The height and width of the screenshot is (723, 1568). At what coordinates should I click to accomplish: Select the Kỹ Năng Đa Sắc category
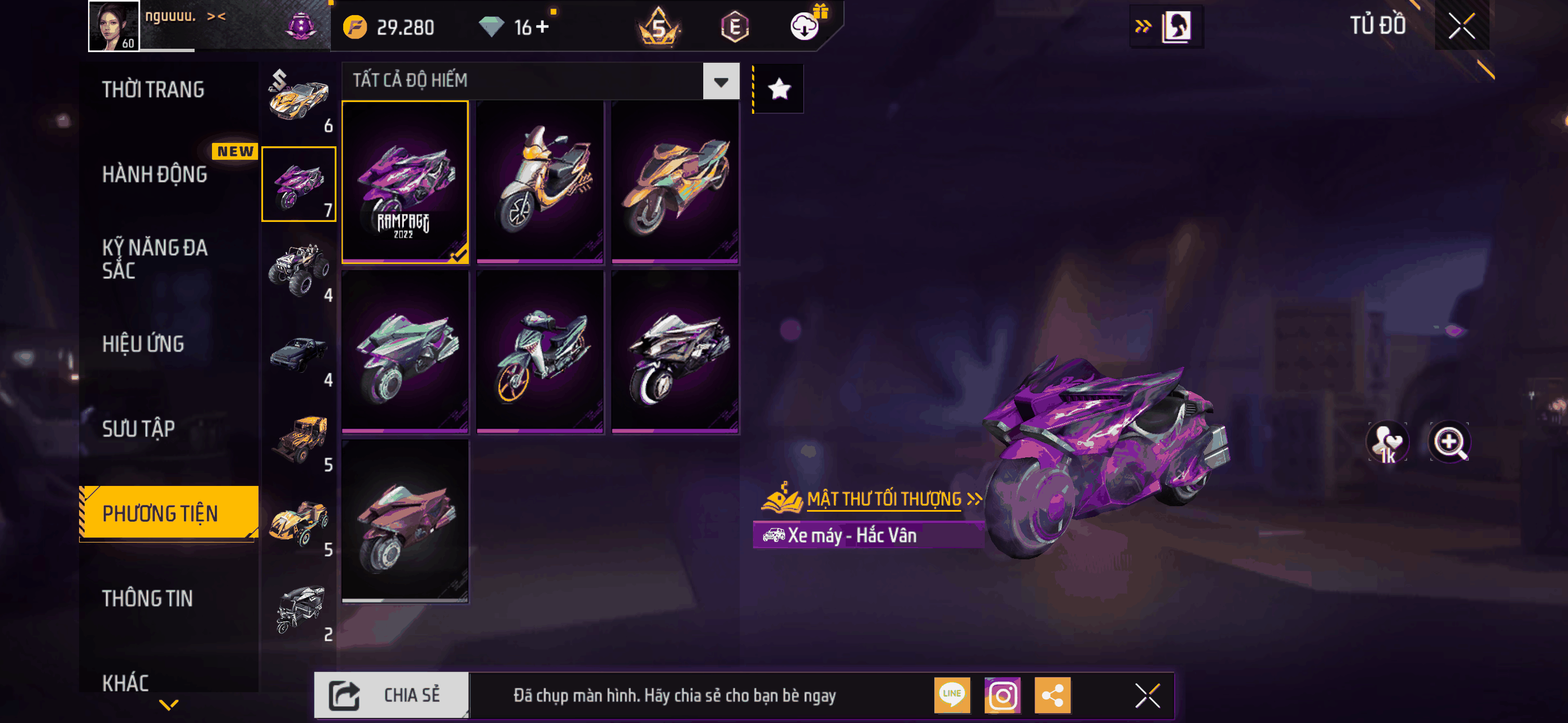coord(155,258)
